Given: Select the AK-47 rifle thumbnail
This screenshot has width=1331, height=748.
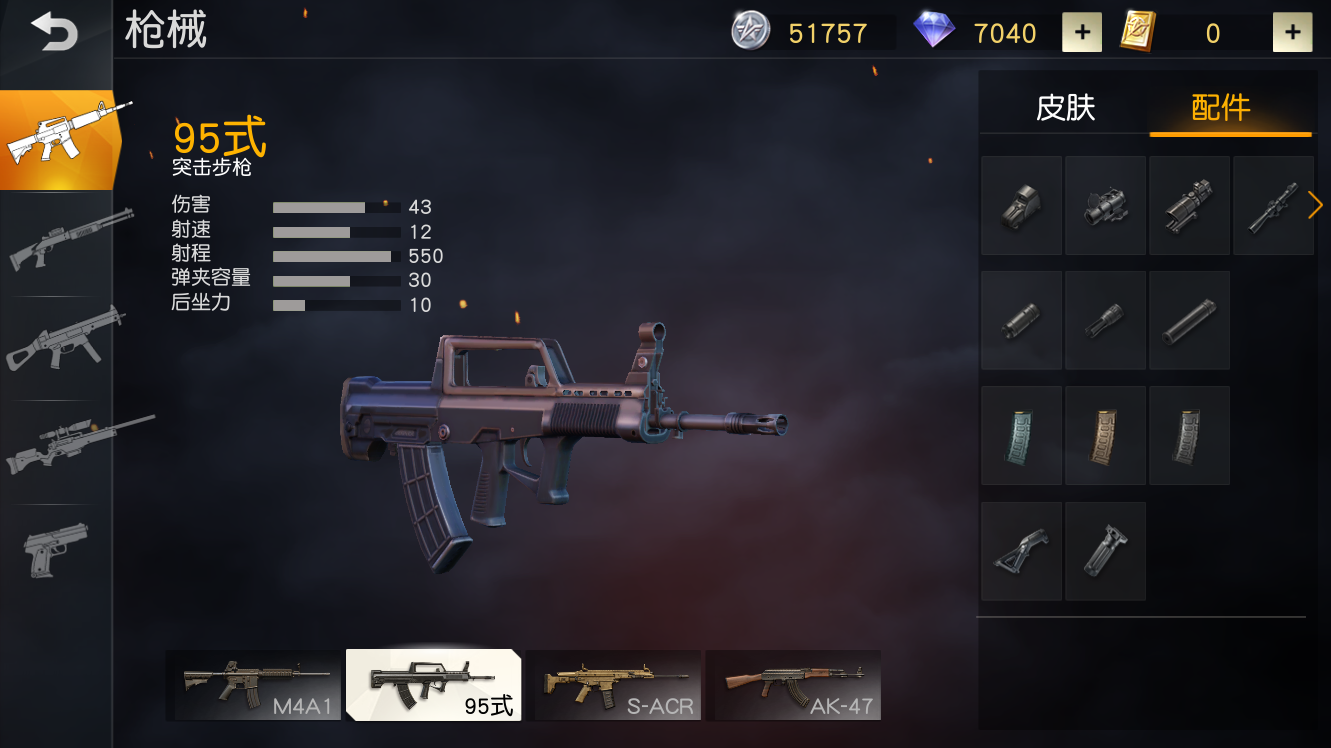Looking at the screenshot, I should [793, 685].
